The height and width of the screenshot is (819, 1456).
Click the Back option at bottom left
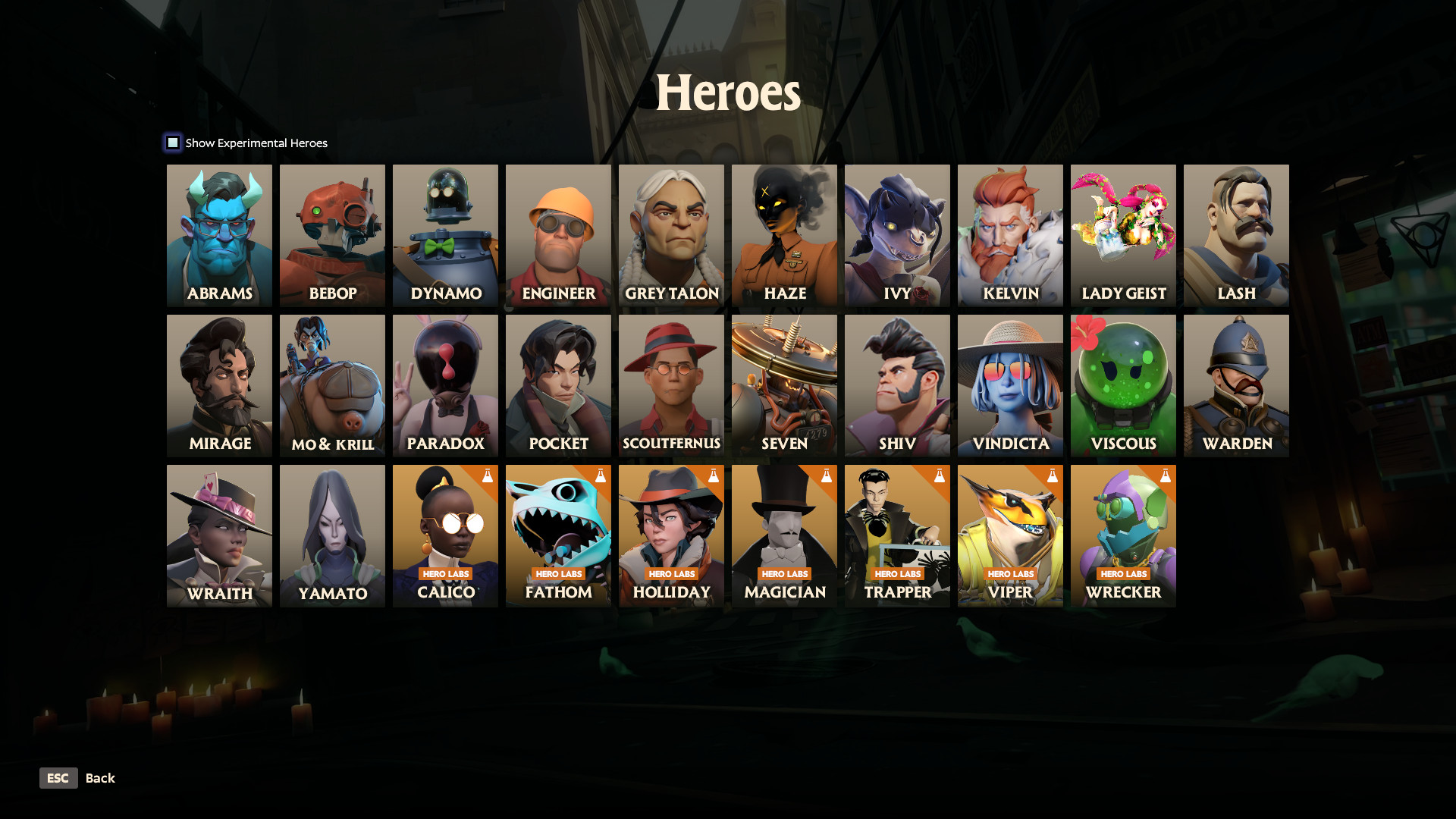point(100,778)
